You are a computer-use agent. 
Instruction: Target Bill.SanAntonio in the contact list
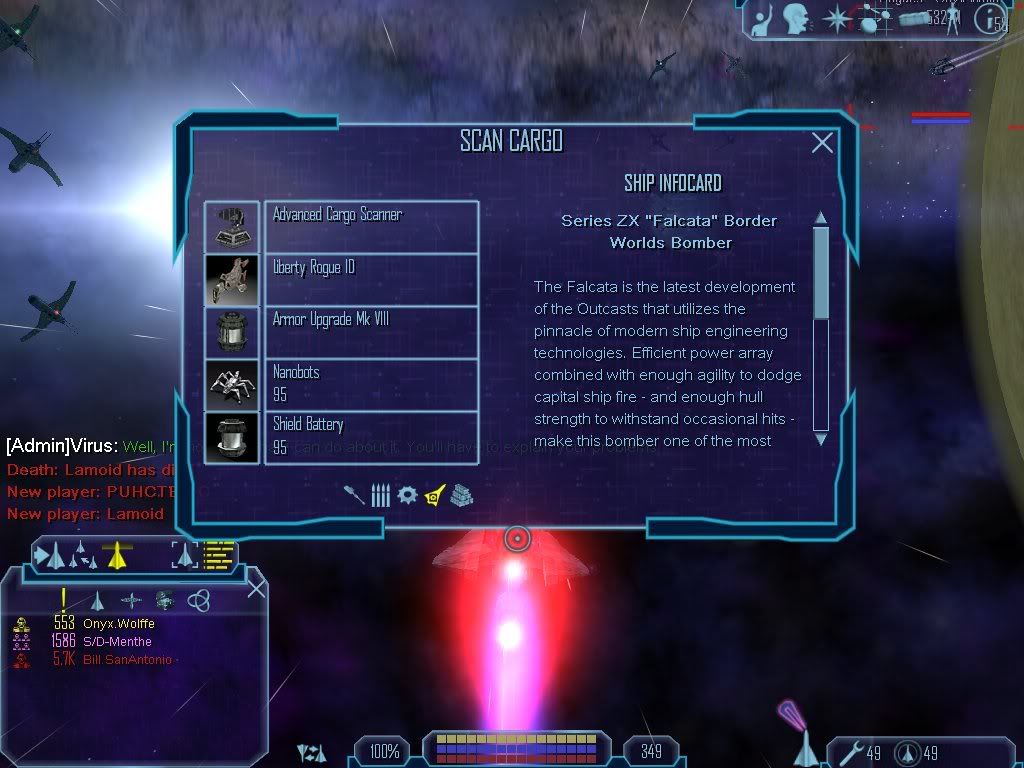click(126, 659)
